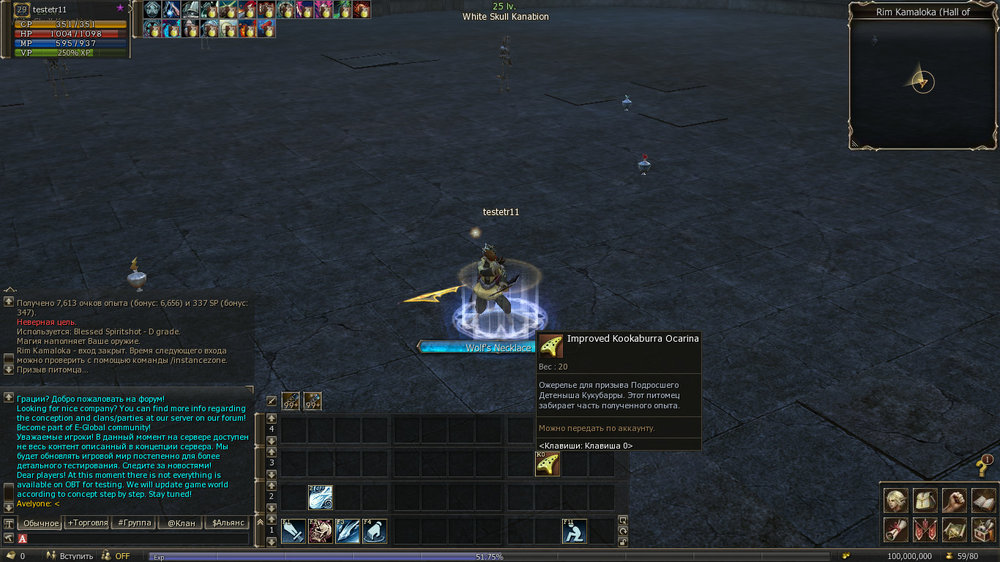Switch to the +Торговля chat tab
Image resolution: width=1000 pixels, height=562 pixels.
coord(87,523)
